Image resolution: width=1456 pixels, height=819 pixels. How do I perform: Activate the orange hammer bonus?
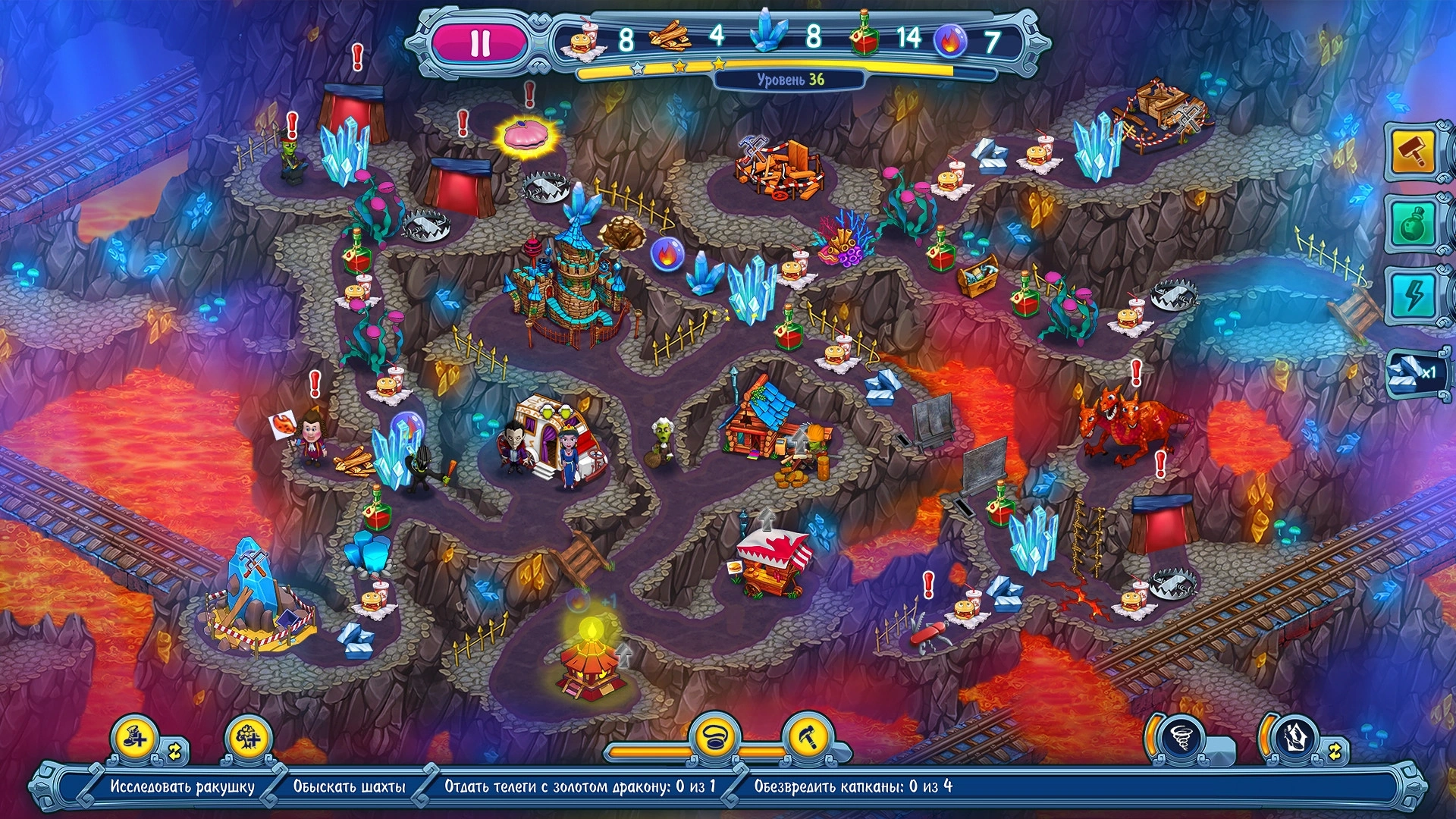coord(1414,152)
